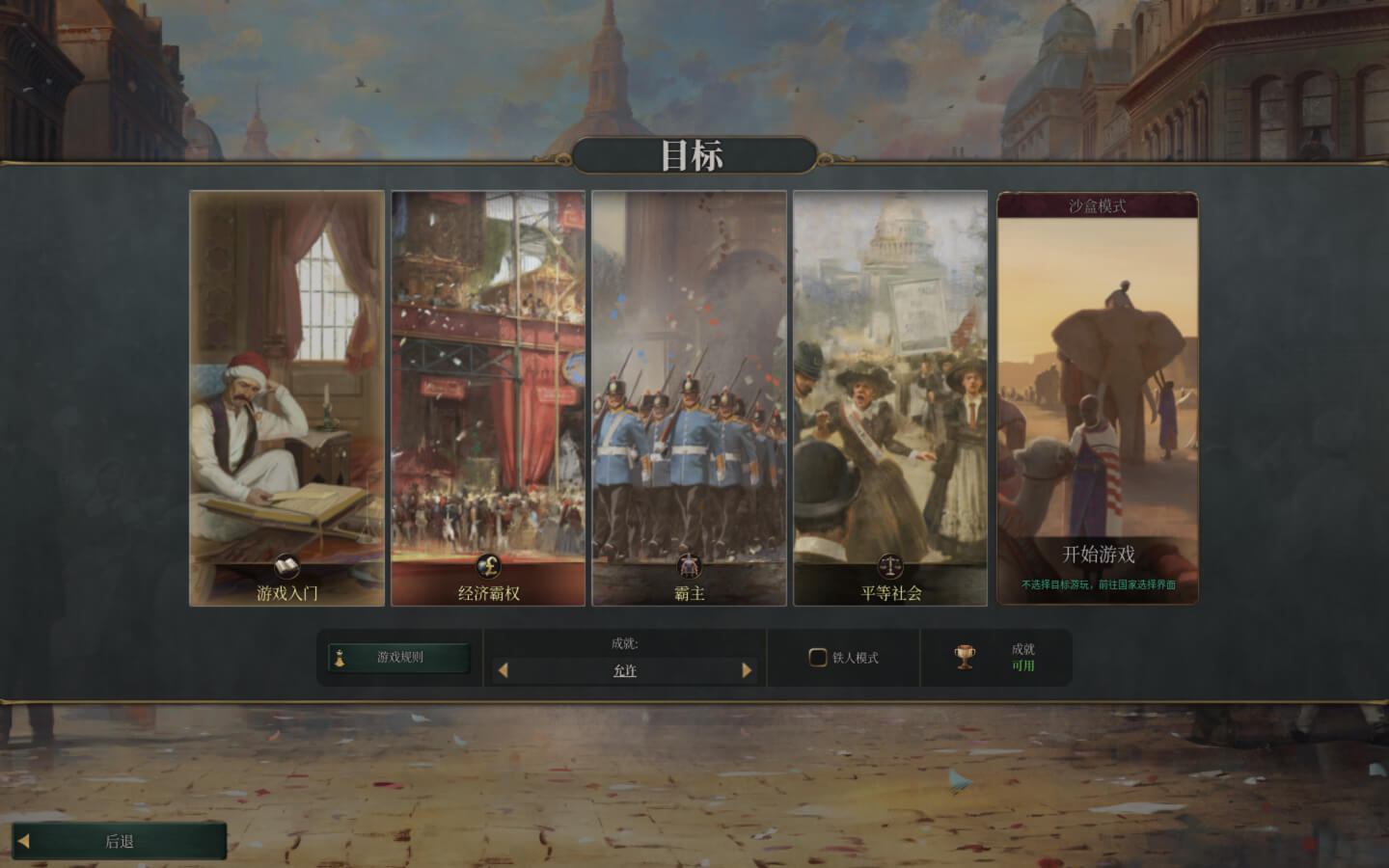Click the achievements trophy icon
The image size is (1389, 868).
pyautogui.click(x=965, y=657)
